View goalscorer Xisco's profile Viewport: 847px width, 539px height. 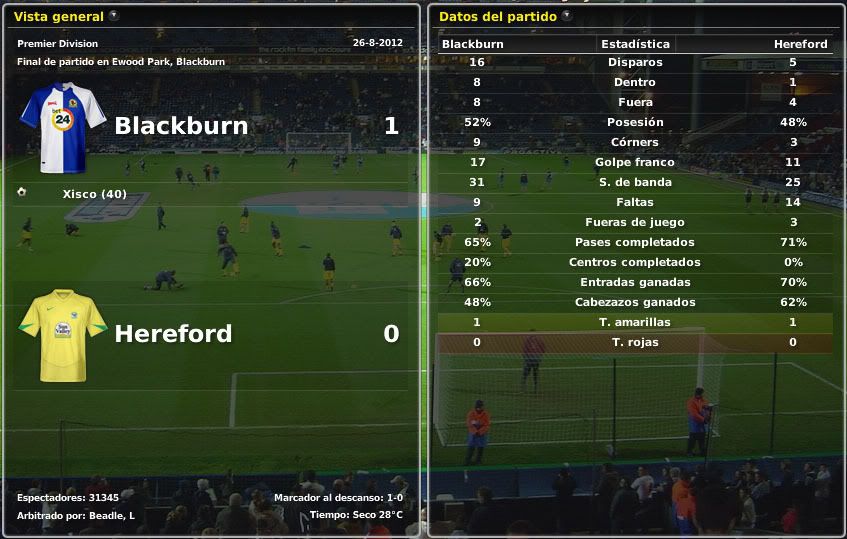(x=94, y=194)
